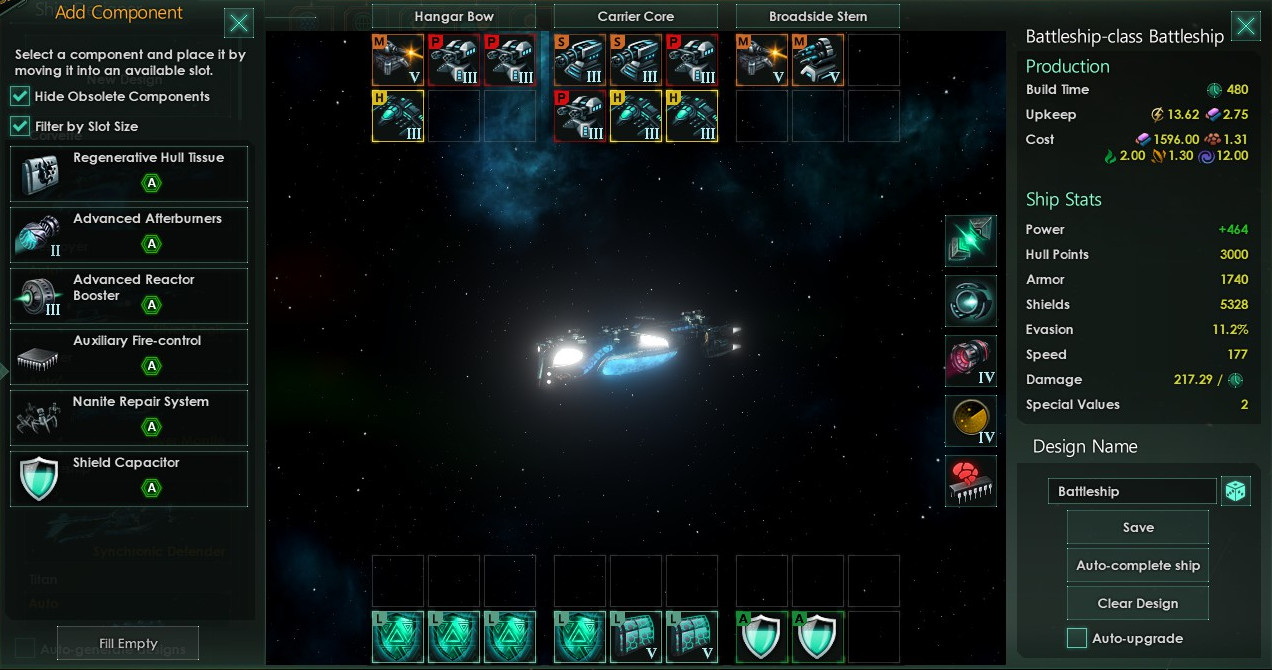Close the ship designer window
1272x670 pixels.
point(1245,26)
